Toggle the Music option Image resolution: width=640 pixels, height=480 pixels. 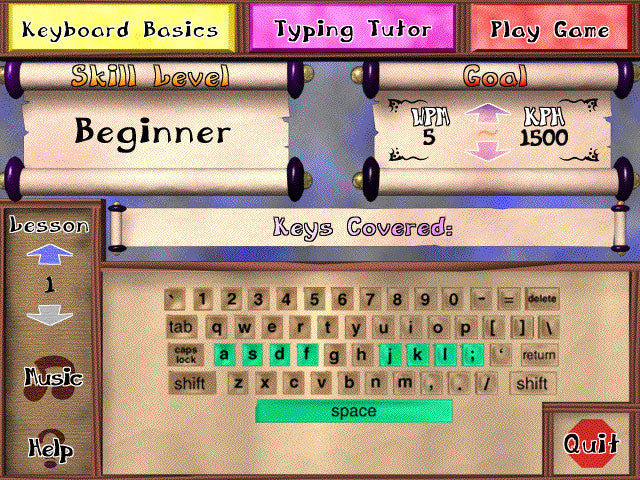(x=53, y=377)
